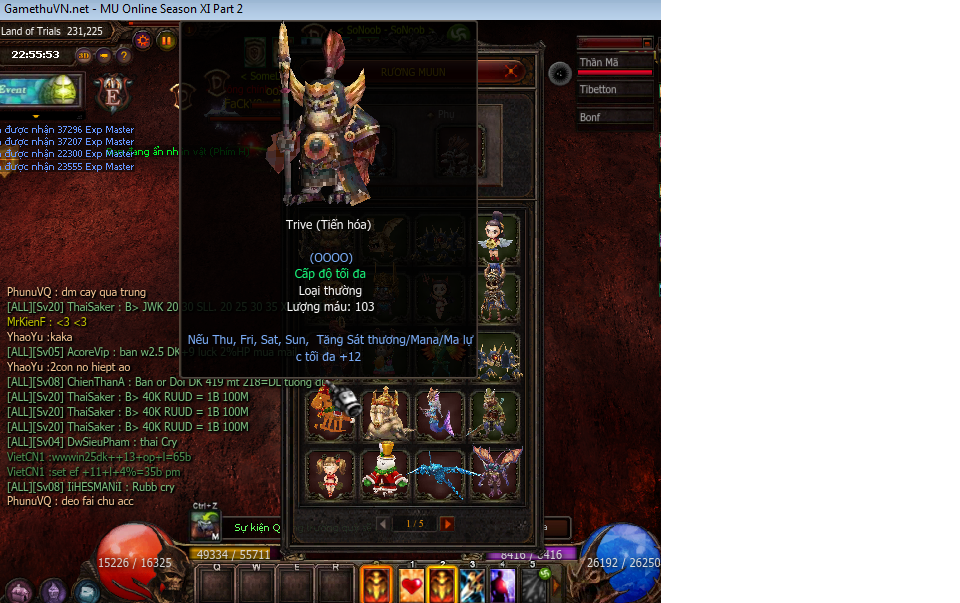Select party member Bonf

(x=615, y=117)
